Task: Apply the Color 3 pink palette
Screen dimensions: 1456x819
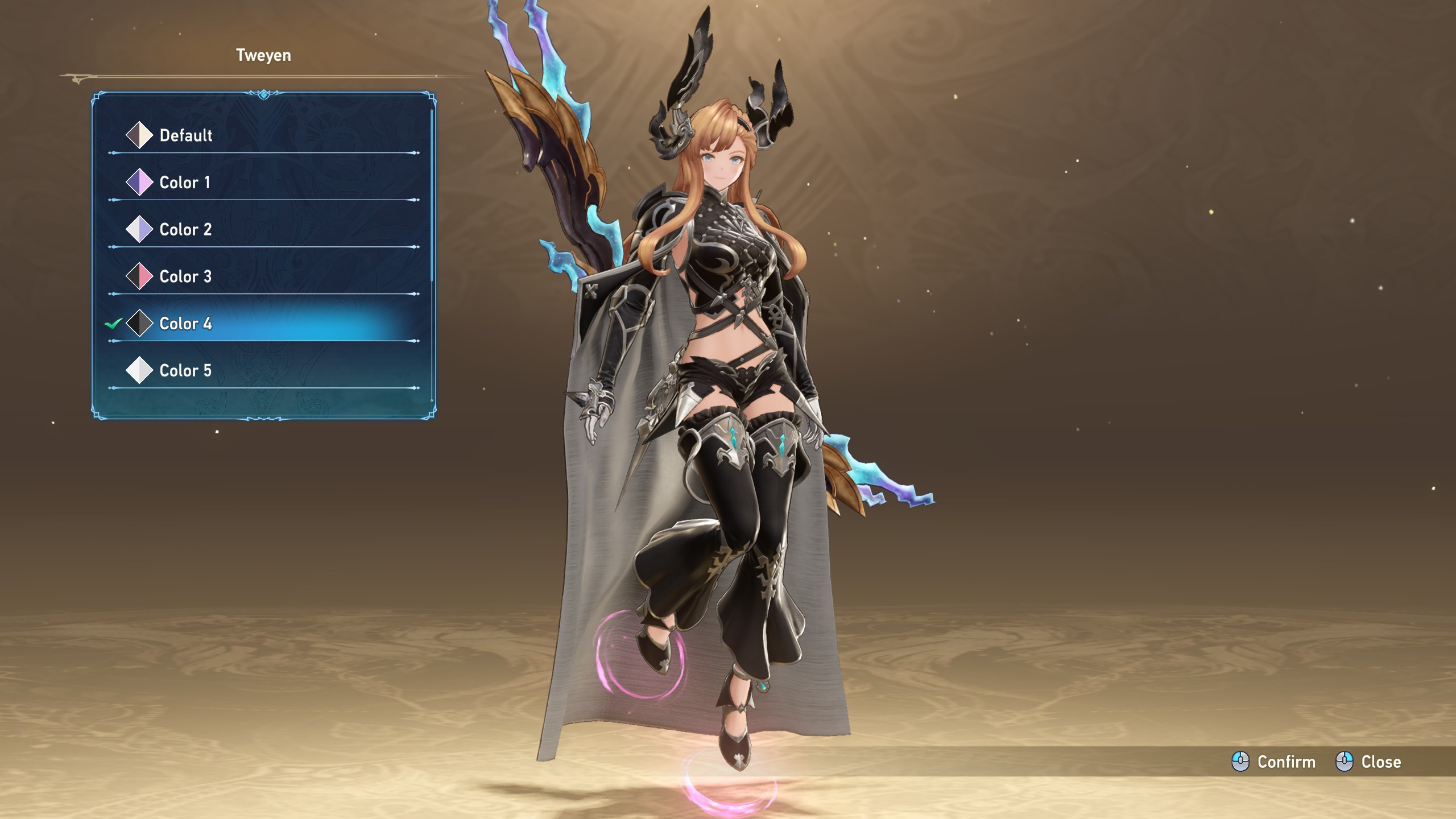Action: [x=185, y=277]
